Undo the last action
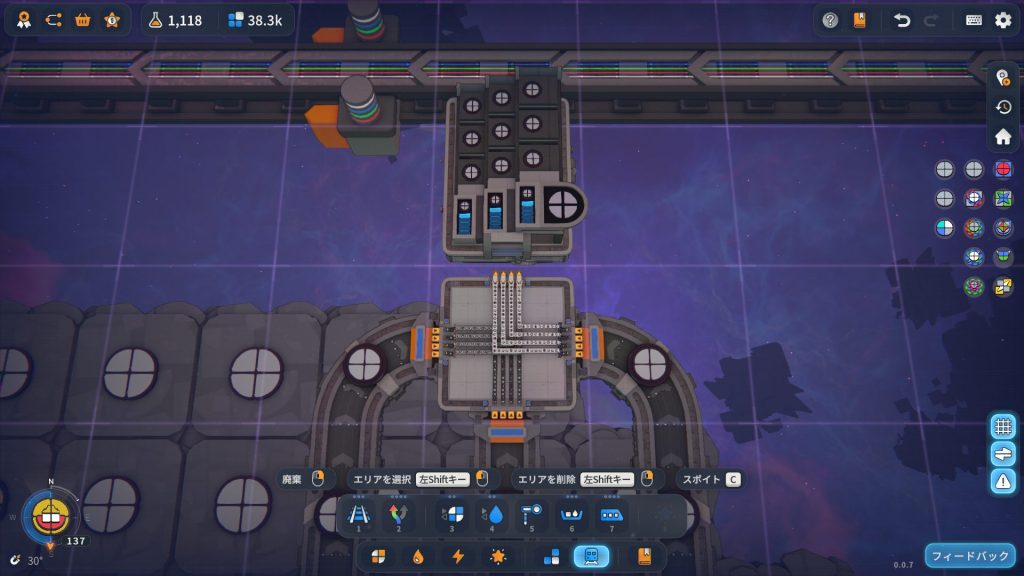The height and width of the screenshot is (576, 1024). click(x=902, y=20)
